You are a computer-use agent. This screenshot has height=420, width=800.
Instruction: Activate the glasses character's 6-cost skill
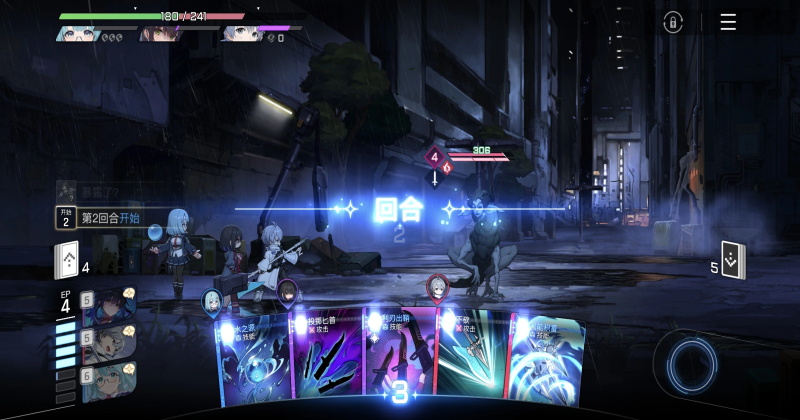(x=108, y=380)
